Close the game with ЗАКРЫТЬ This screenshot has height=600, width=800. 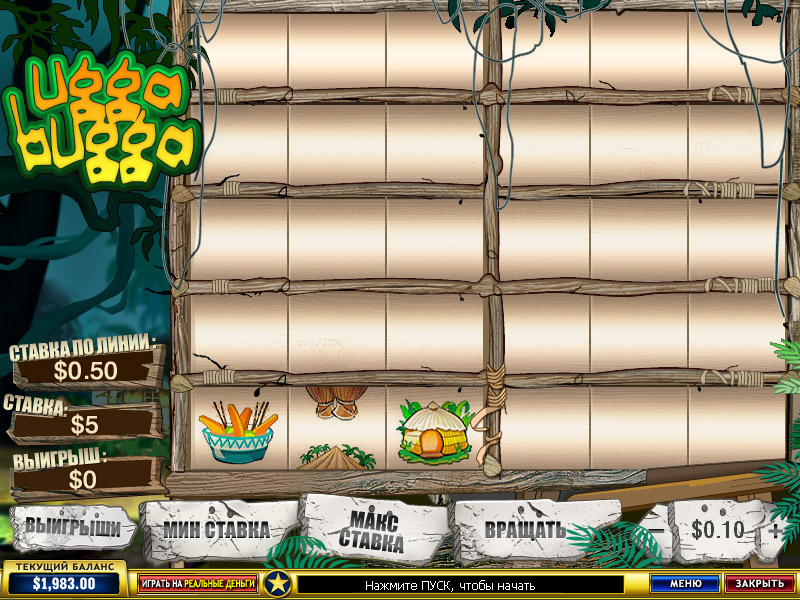(759, 582)
